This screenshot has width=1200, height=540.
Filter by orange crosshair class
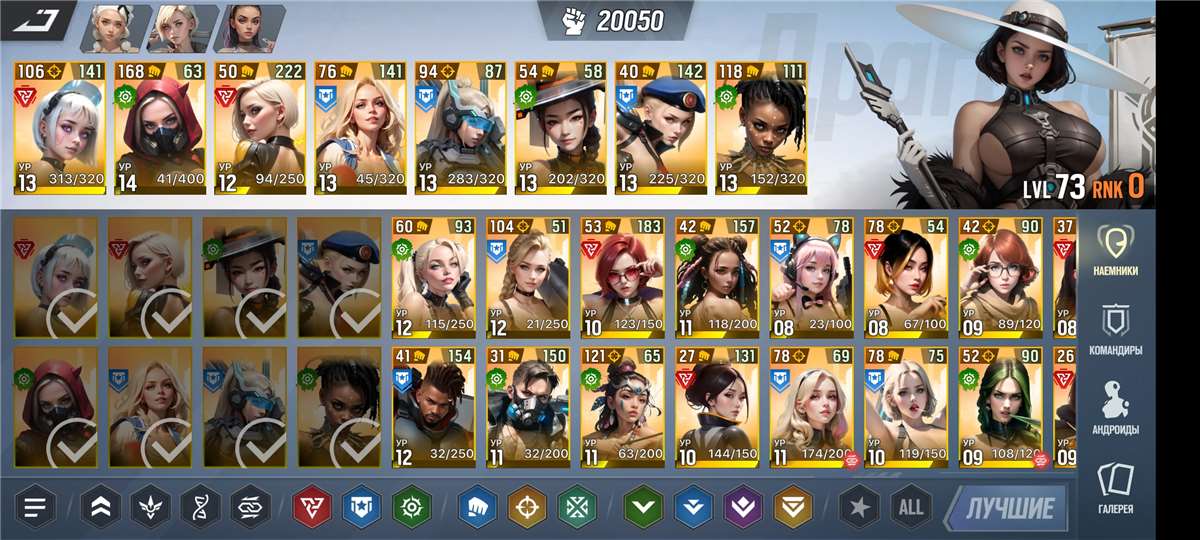click(527, 507)
